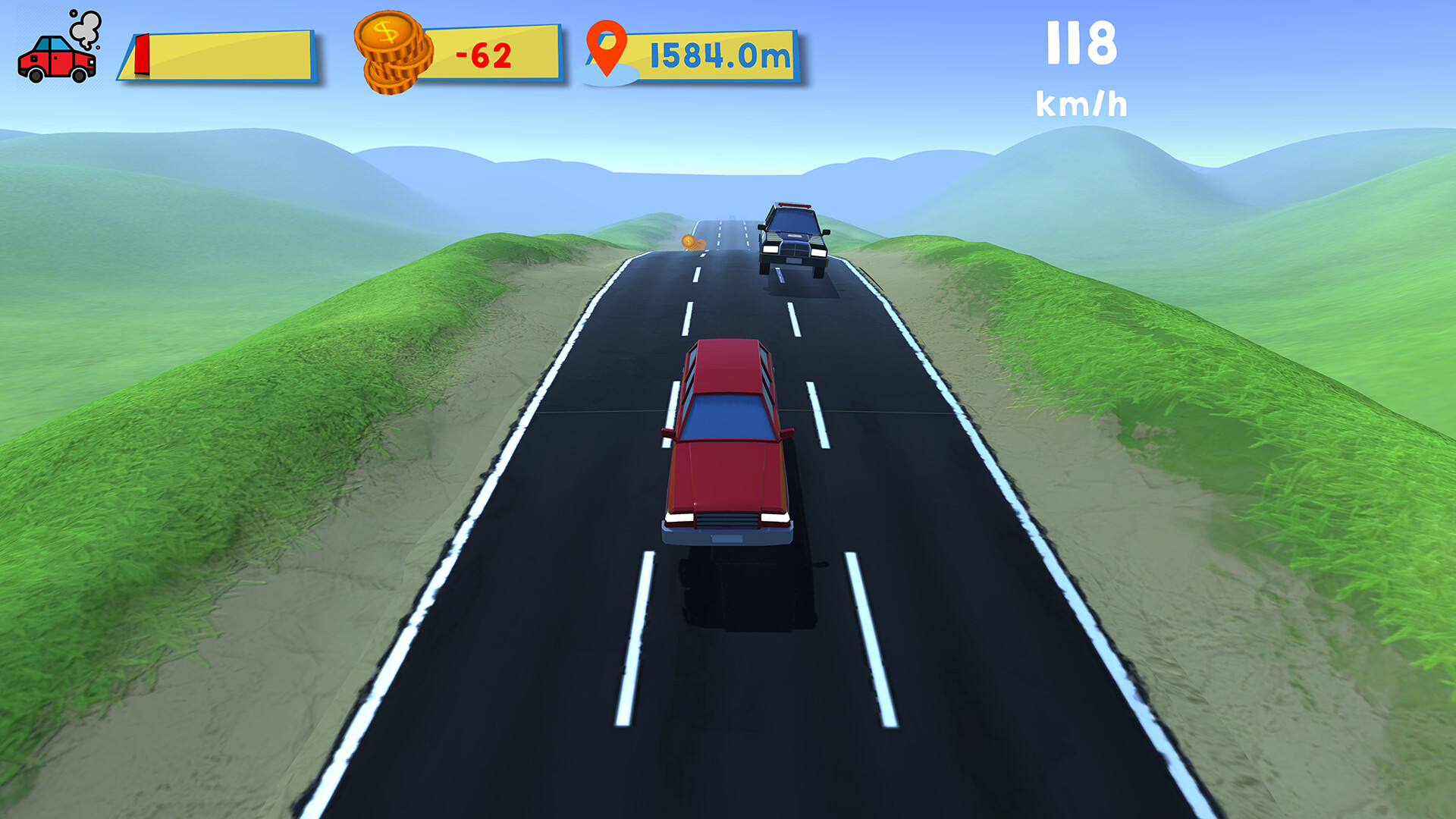Click the damaged car status icon
This screenshot has height=819, width=1456.
57,61
